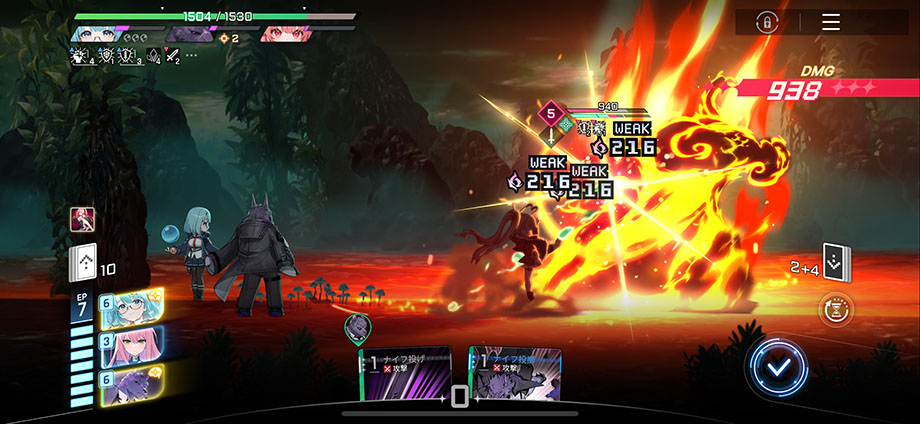Image resolution: width=920 pixels, height=424 pixels.
Task: Expand the status effects ellipsis
Action: 191,56
